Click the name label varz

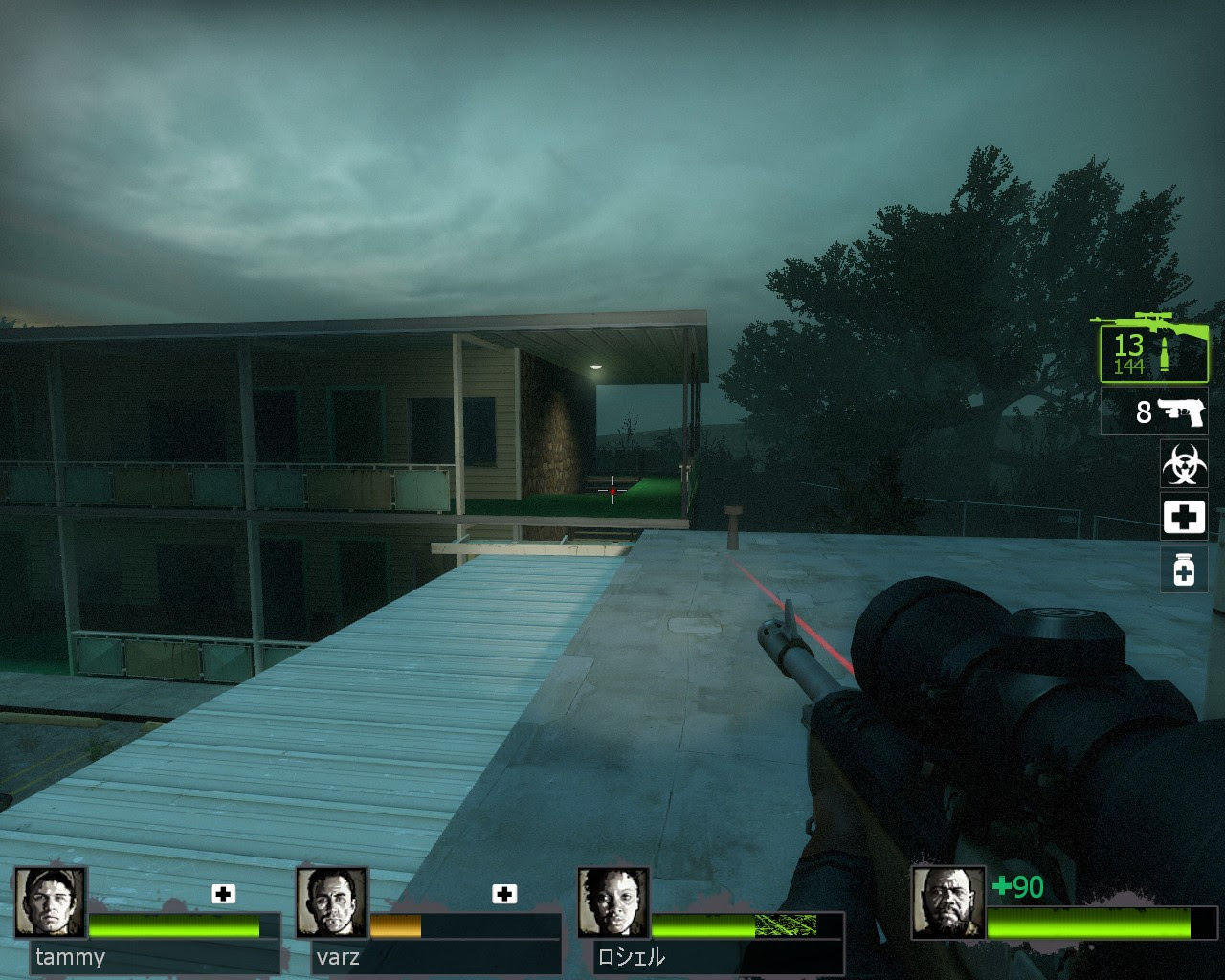coord(340,957)
